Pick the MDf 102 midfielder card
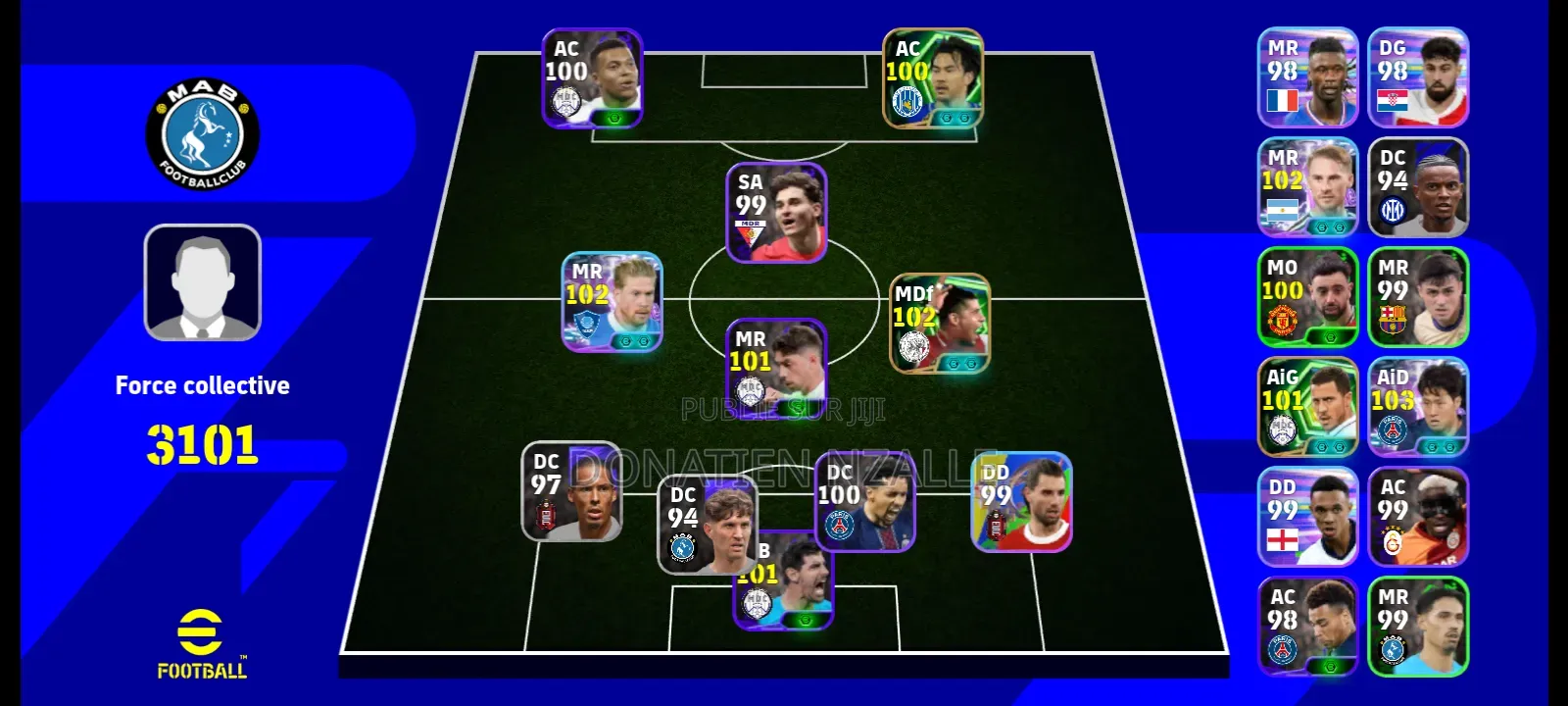The width and height of the screenshot is (1568, 706). point(939,324)
